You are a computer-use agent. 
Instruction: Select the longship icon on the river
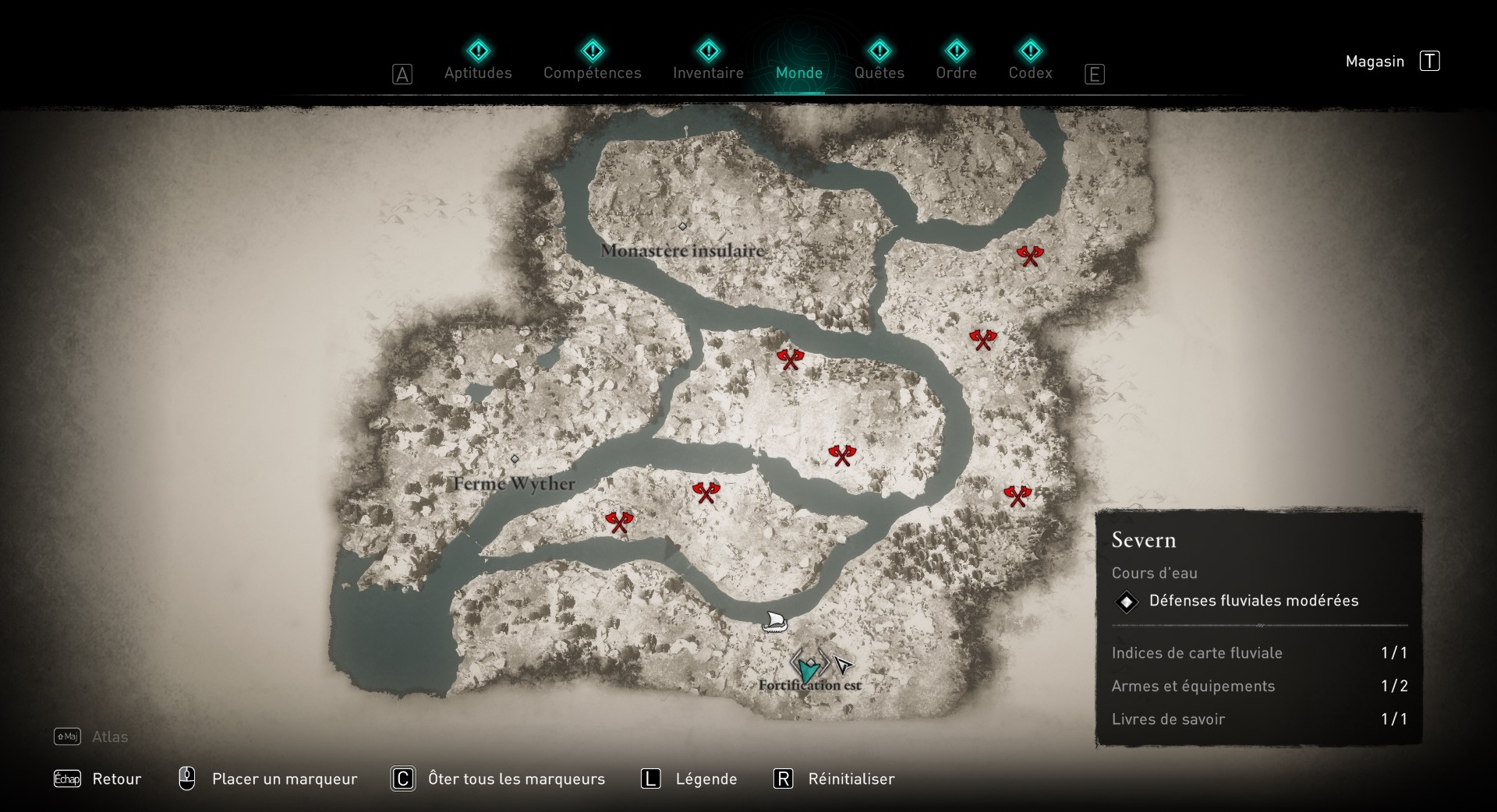coord(776,622)
